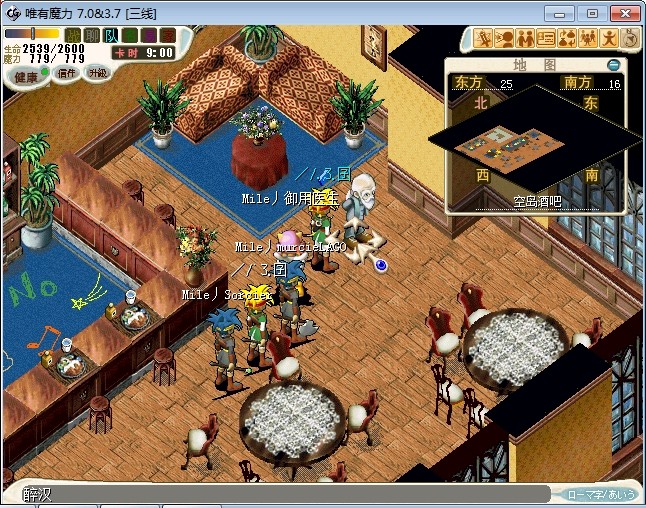Minimize the game window
This screenshot has width=646, height=508.
click(x=565, y=13)
